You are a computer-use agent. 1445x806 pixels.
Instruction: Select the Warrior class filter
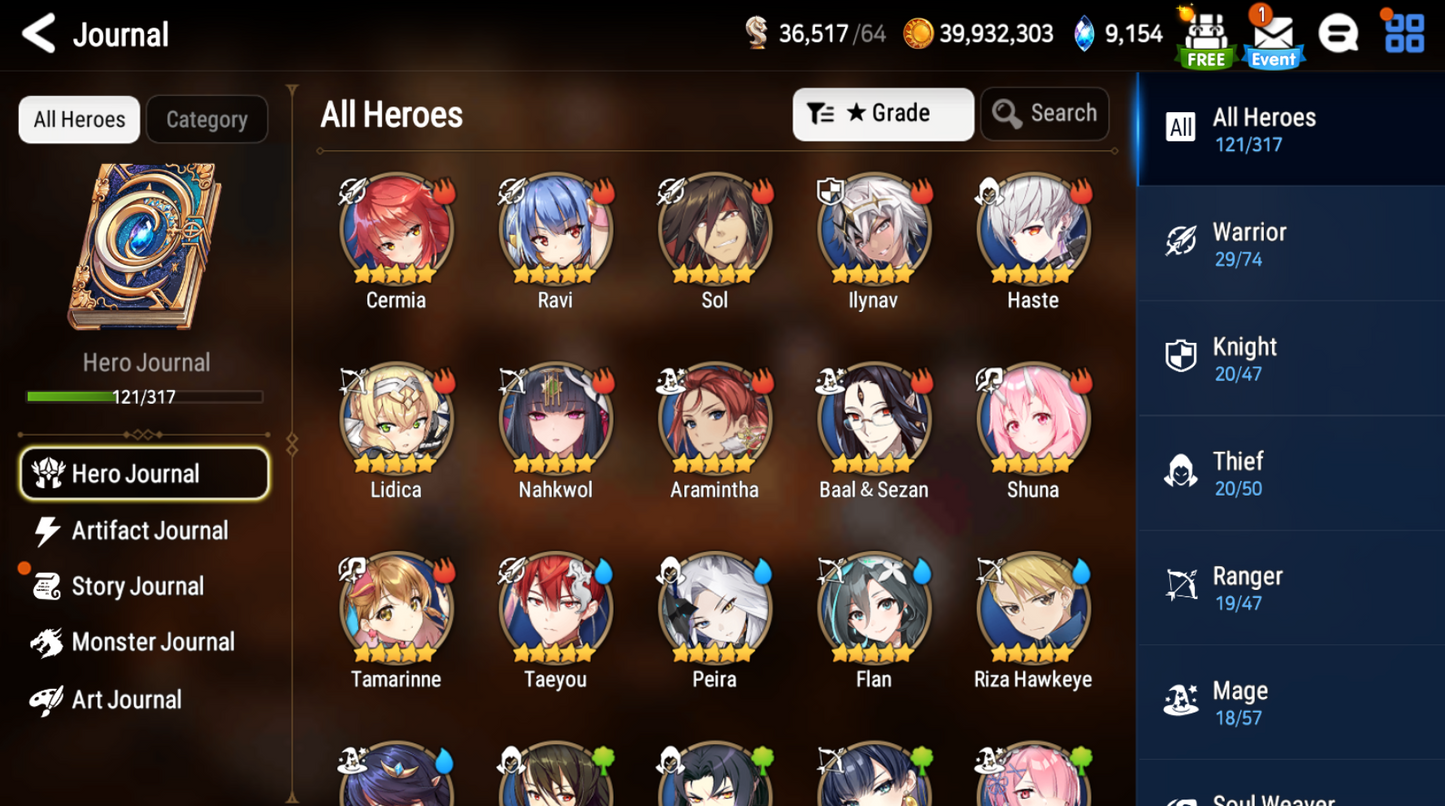click(1289, 243)
